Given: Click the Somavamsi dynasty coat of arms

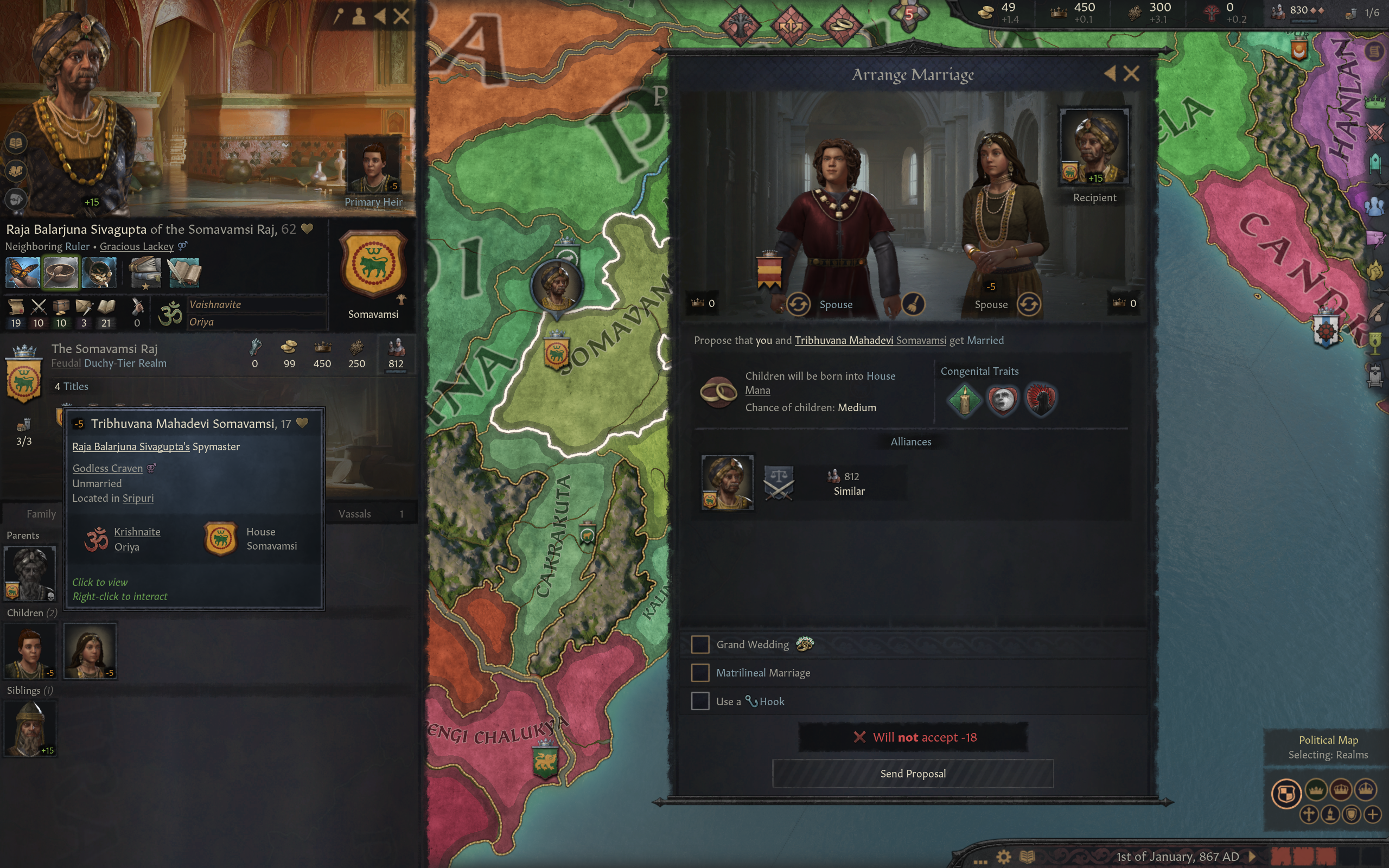Looking at the screenshot, I should point(373,264).
